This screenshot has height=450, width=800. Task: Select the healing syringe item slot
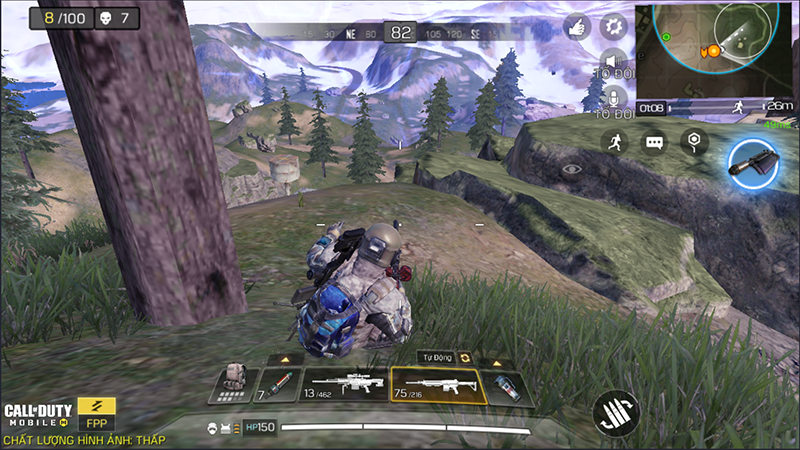coord(278,385)
